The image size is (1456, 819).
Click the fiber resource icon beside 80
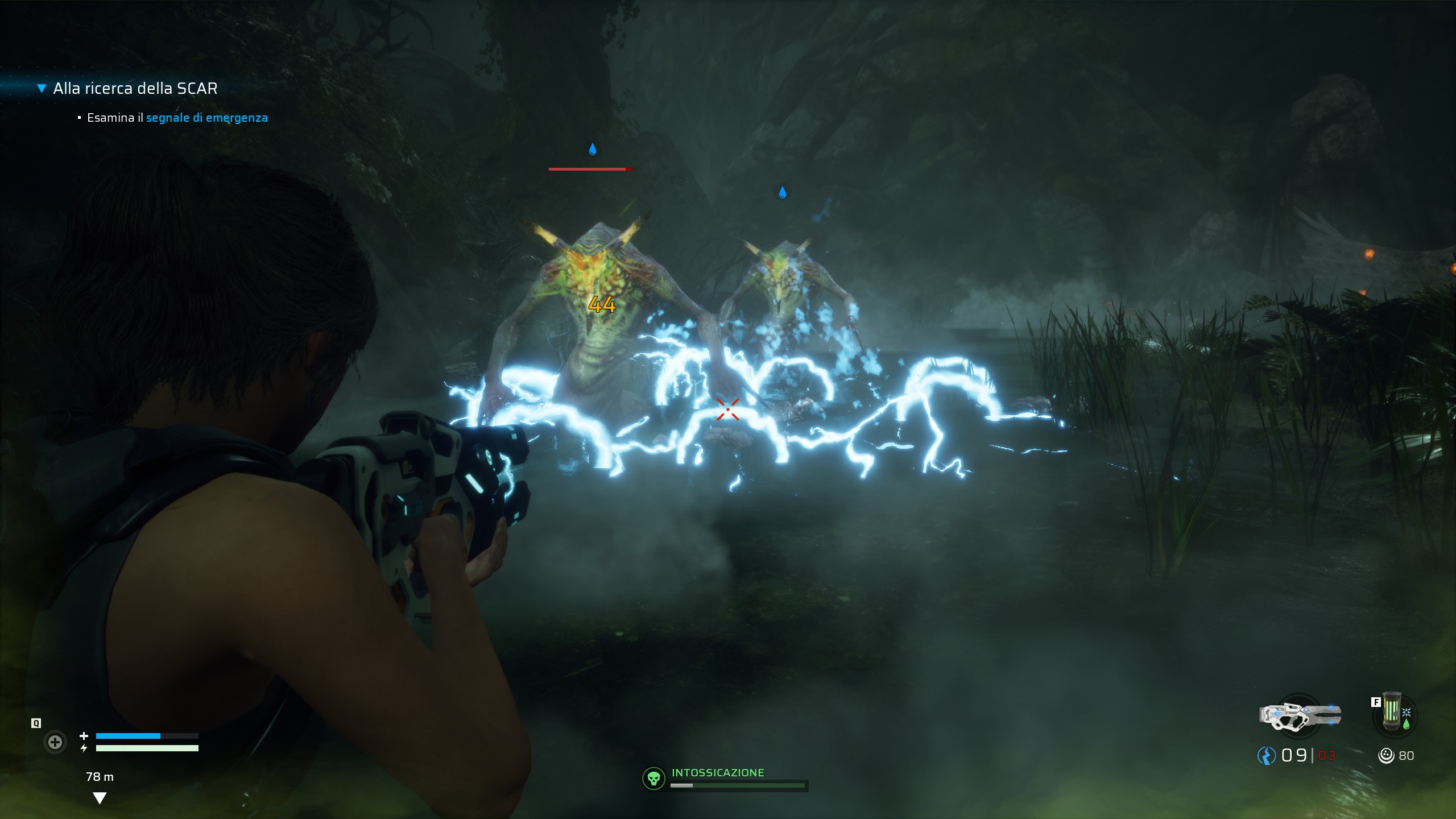point(1386,755)
